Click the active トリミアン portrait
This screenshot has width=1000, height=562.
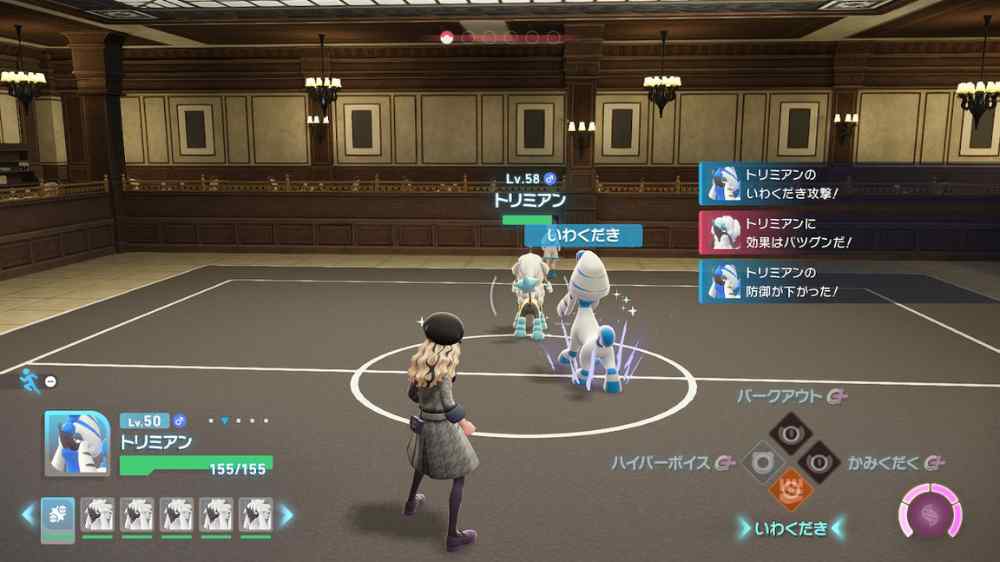(77, 443)
